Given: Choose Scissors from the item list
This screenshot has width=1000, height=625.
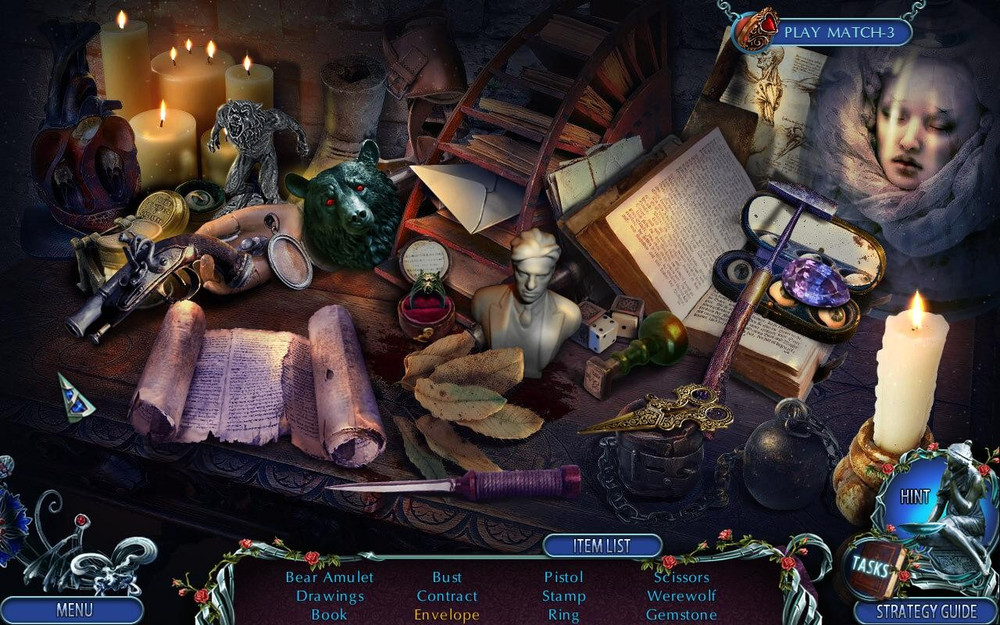Looking at the screenshot, I should [x=681, y=577].
